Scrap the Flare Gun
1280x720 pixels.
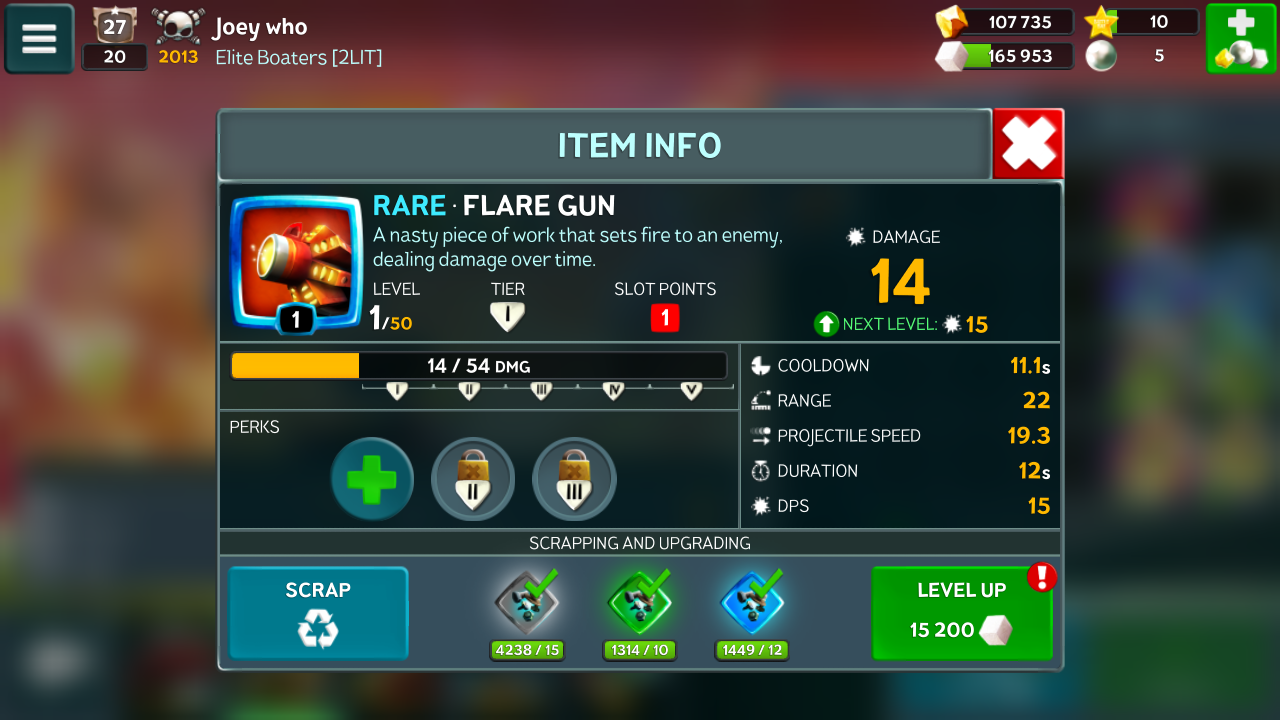318,613
